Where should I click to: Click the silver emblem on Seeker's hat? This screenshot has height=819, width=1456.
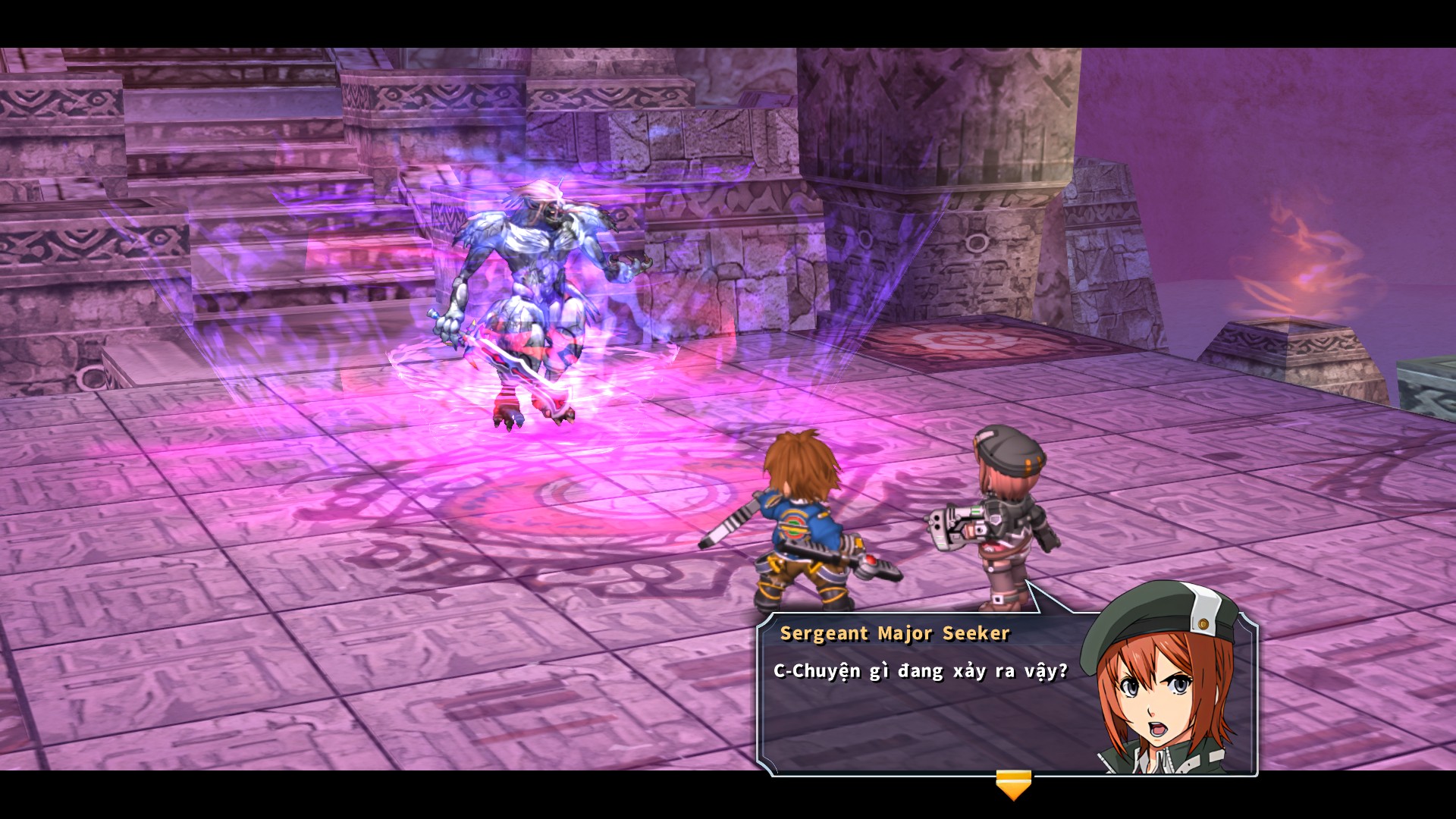coord(1203,624)
